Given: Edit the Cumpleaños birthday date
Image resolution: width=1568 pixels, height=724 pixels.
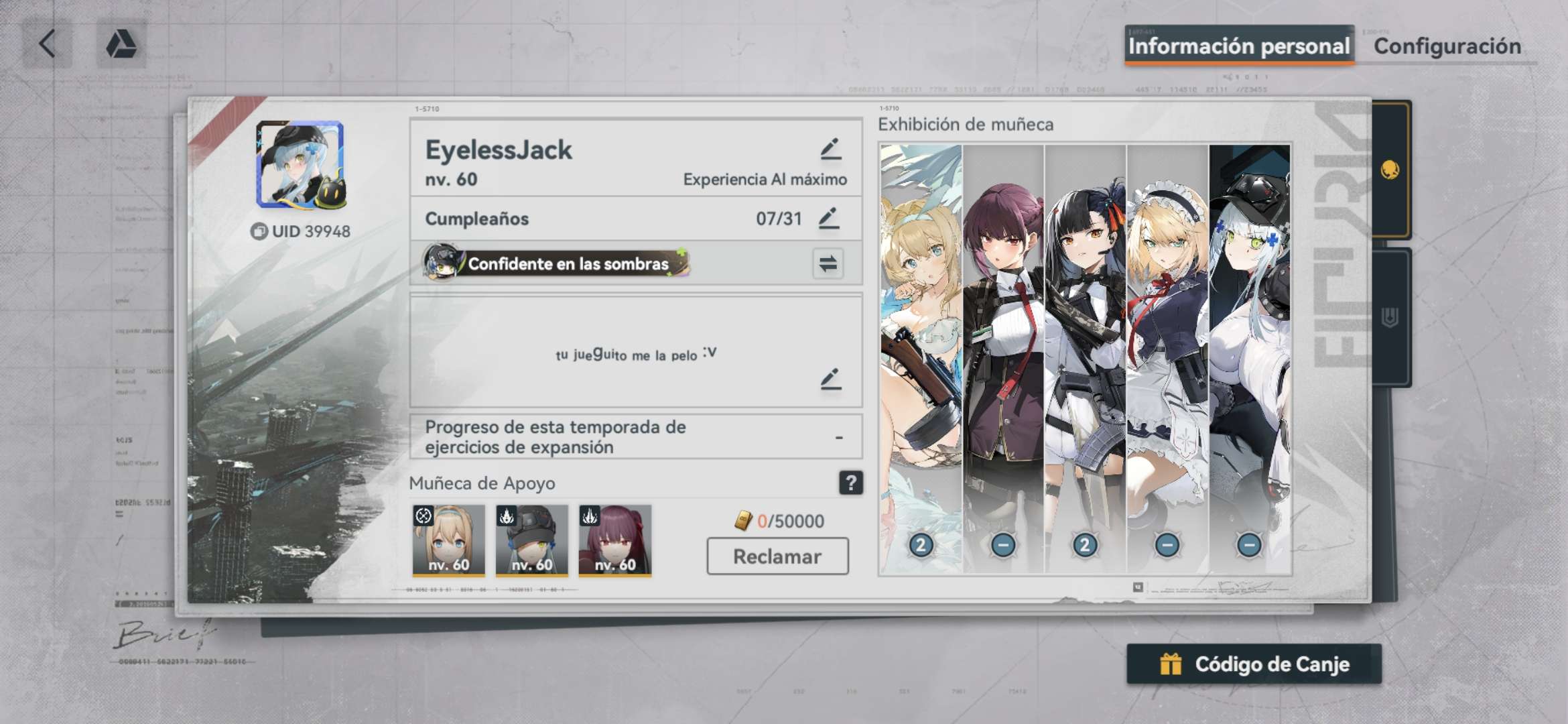Looking at the screenshot, I should (829, 219).
